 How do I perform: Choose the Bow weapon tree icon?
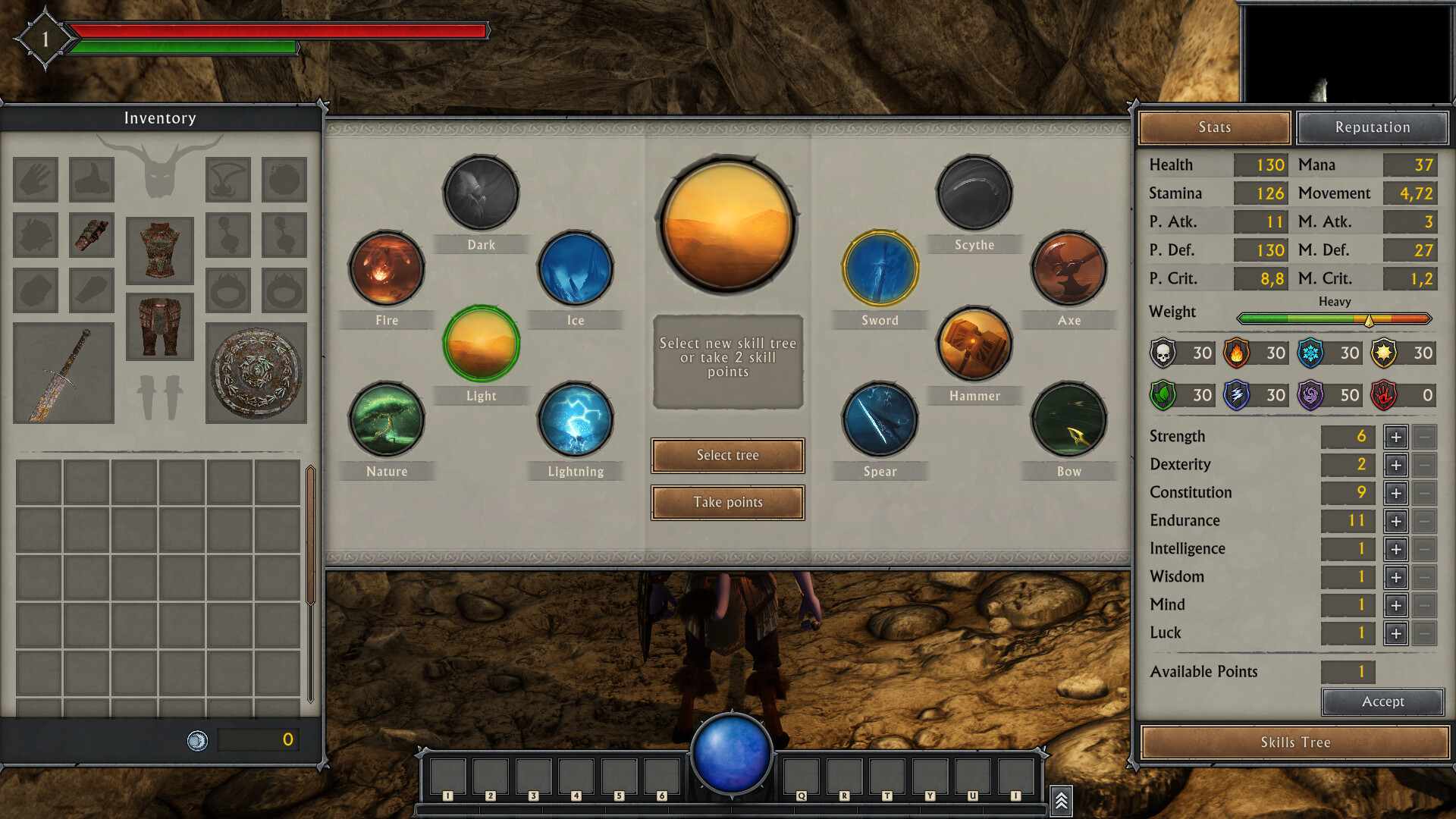[x=1069, y=420]
